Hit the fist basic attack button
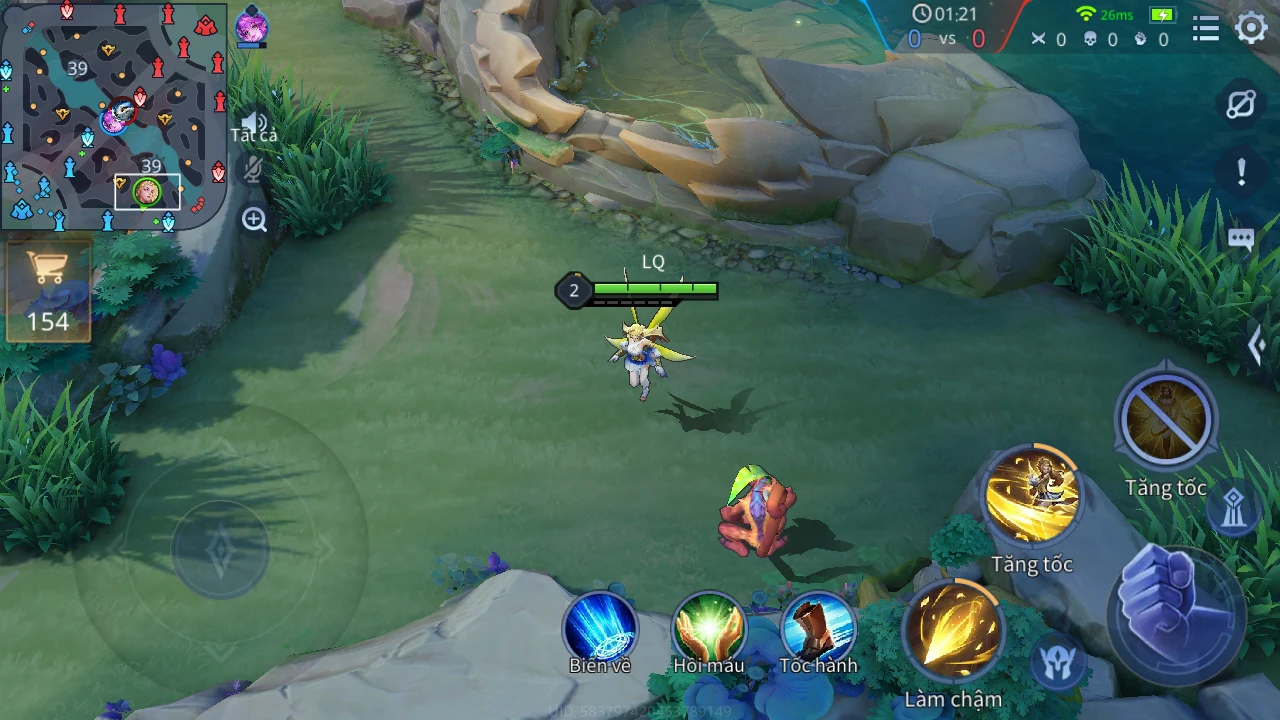 (x=1176, y=613)
